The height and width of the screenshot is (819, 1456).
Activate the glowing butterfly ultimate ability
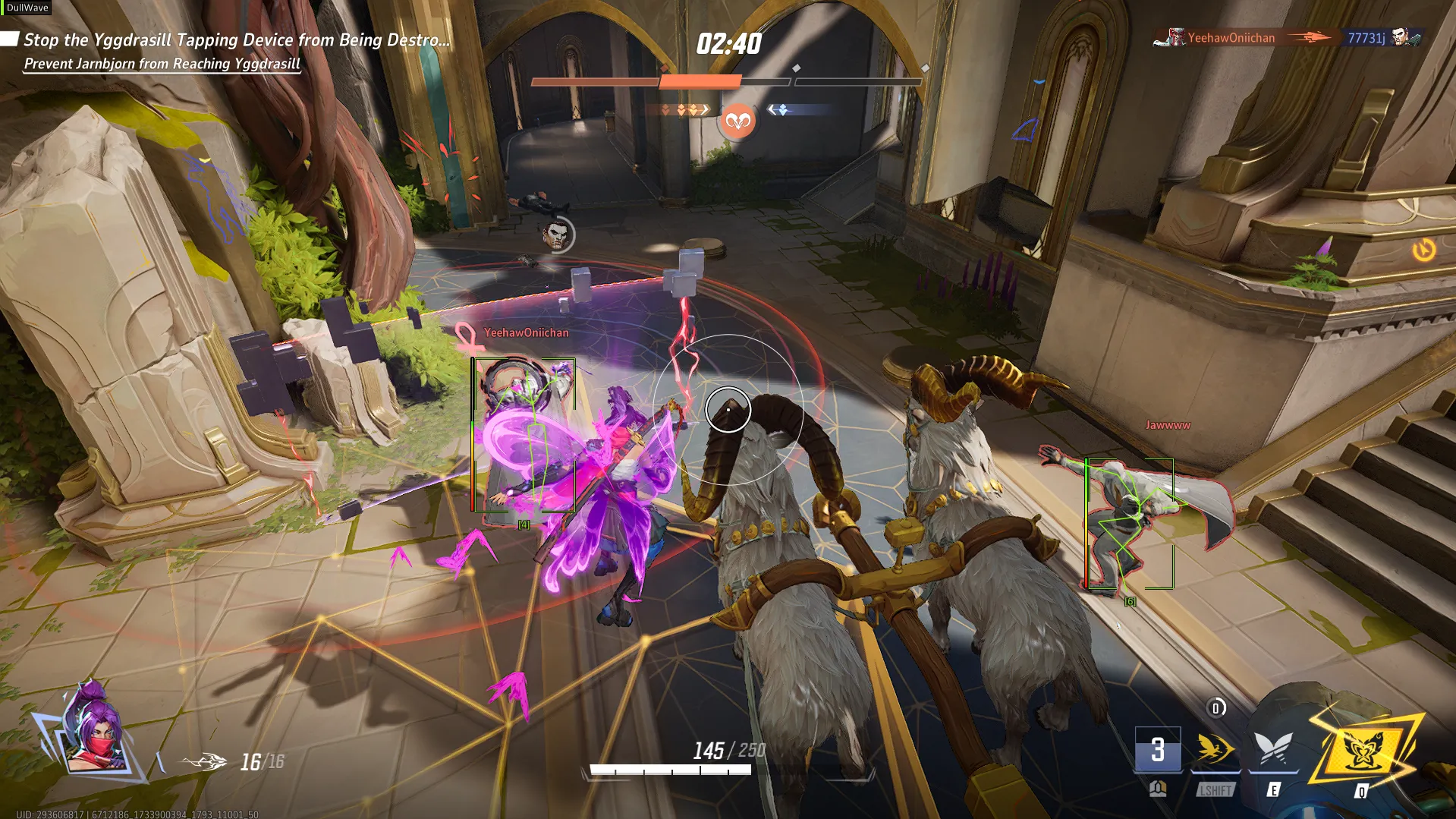(x=1363, y=750)
